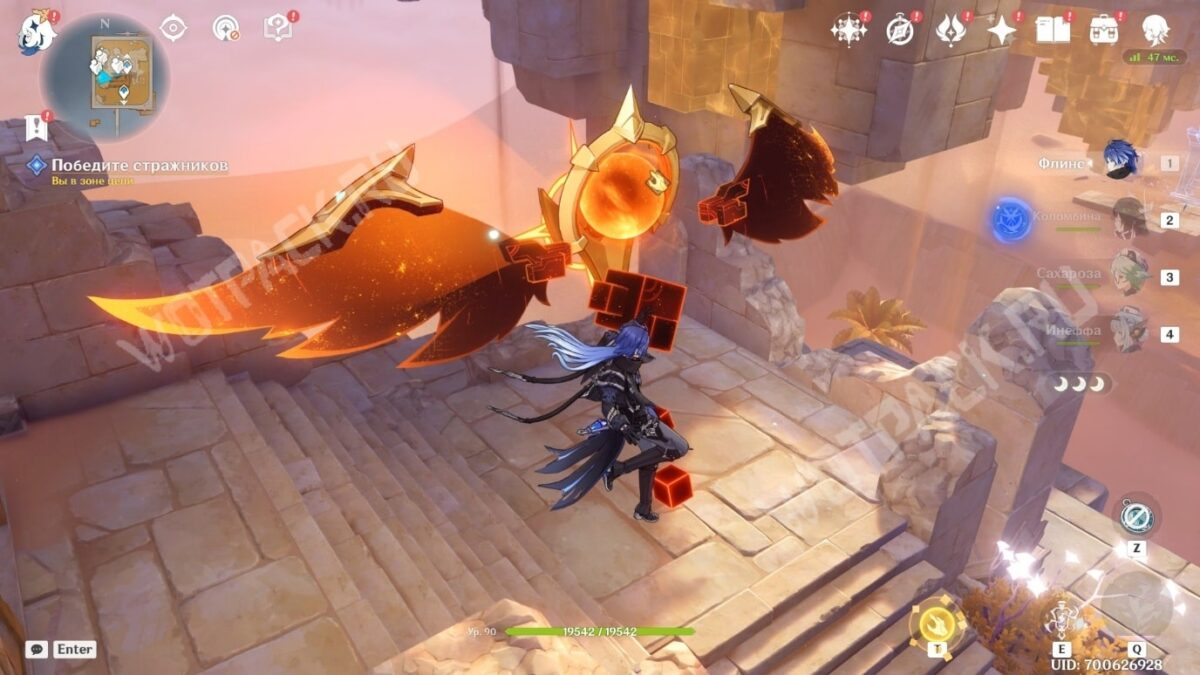
Task: Switch to party member Инеффа
Action: tap(1128, 331)
